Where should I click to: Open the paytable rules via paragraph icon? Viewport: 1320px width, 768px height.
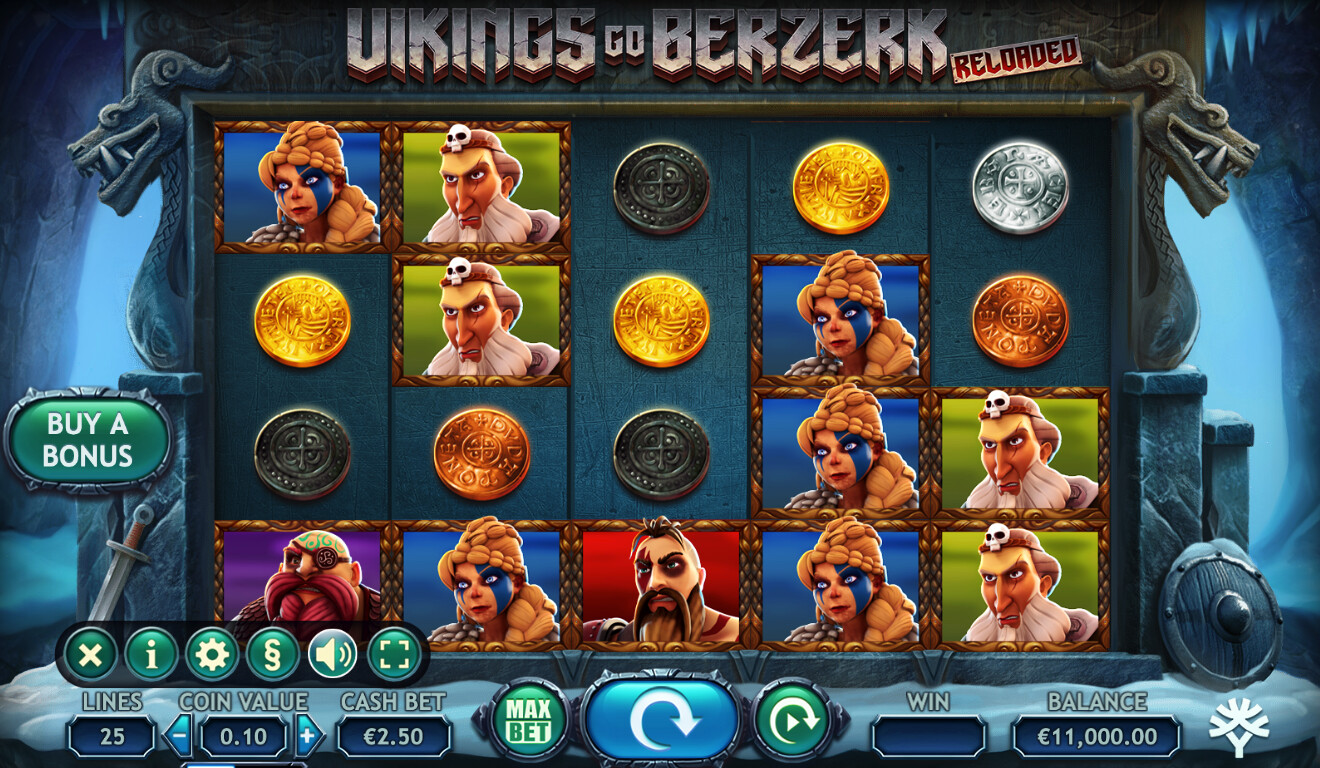pos(275,655)
